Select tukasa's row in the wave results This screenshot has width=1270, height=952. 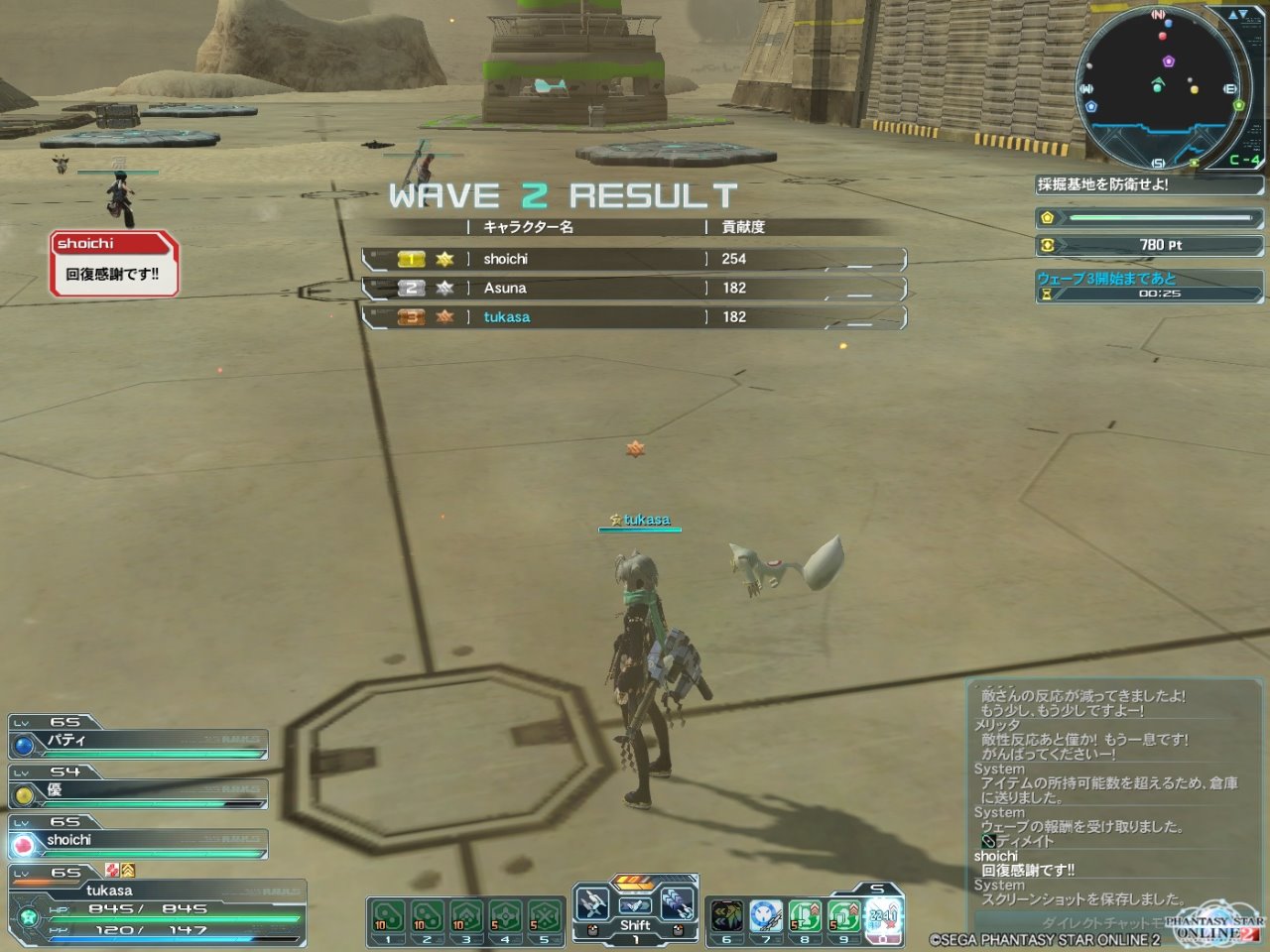click(635, 317)
